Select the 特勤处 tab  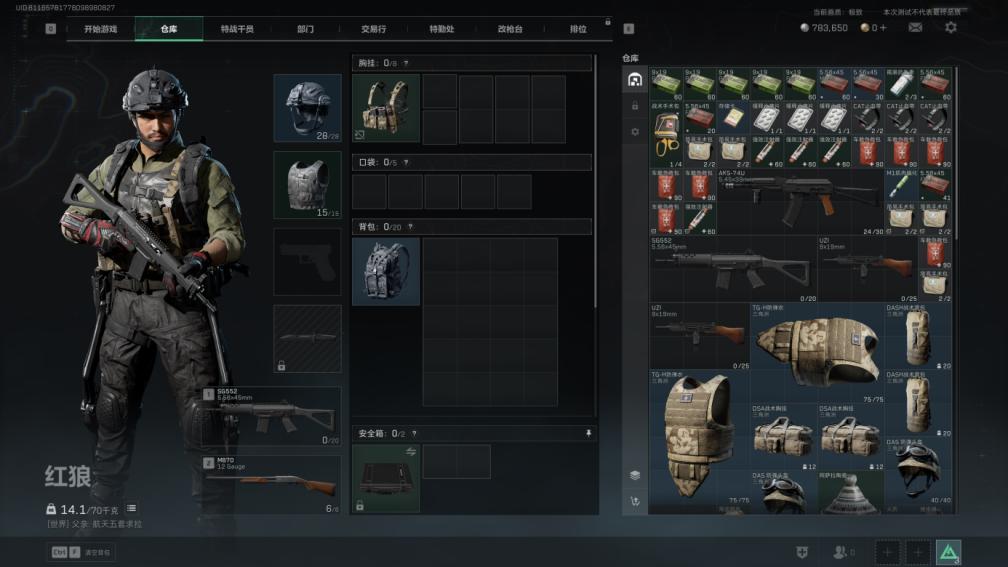441,29
